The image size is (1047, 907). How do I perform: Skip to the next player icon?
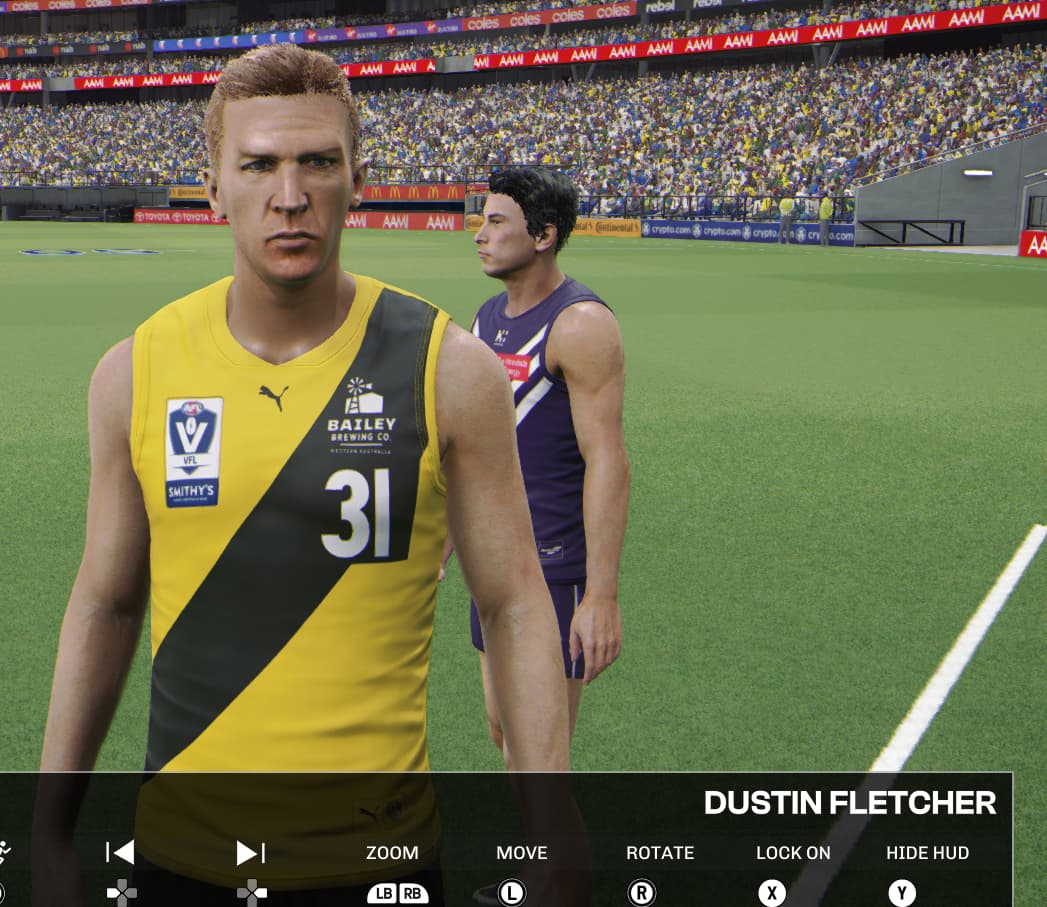pos(250,853)
